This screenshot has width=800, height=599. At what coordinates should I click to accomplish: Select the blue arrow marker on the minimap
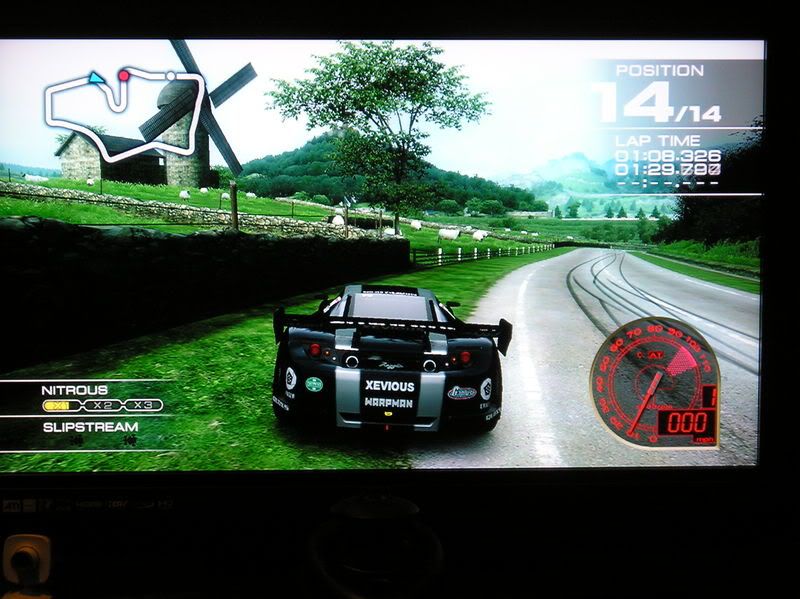[x=96, y=77]
